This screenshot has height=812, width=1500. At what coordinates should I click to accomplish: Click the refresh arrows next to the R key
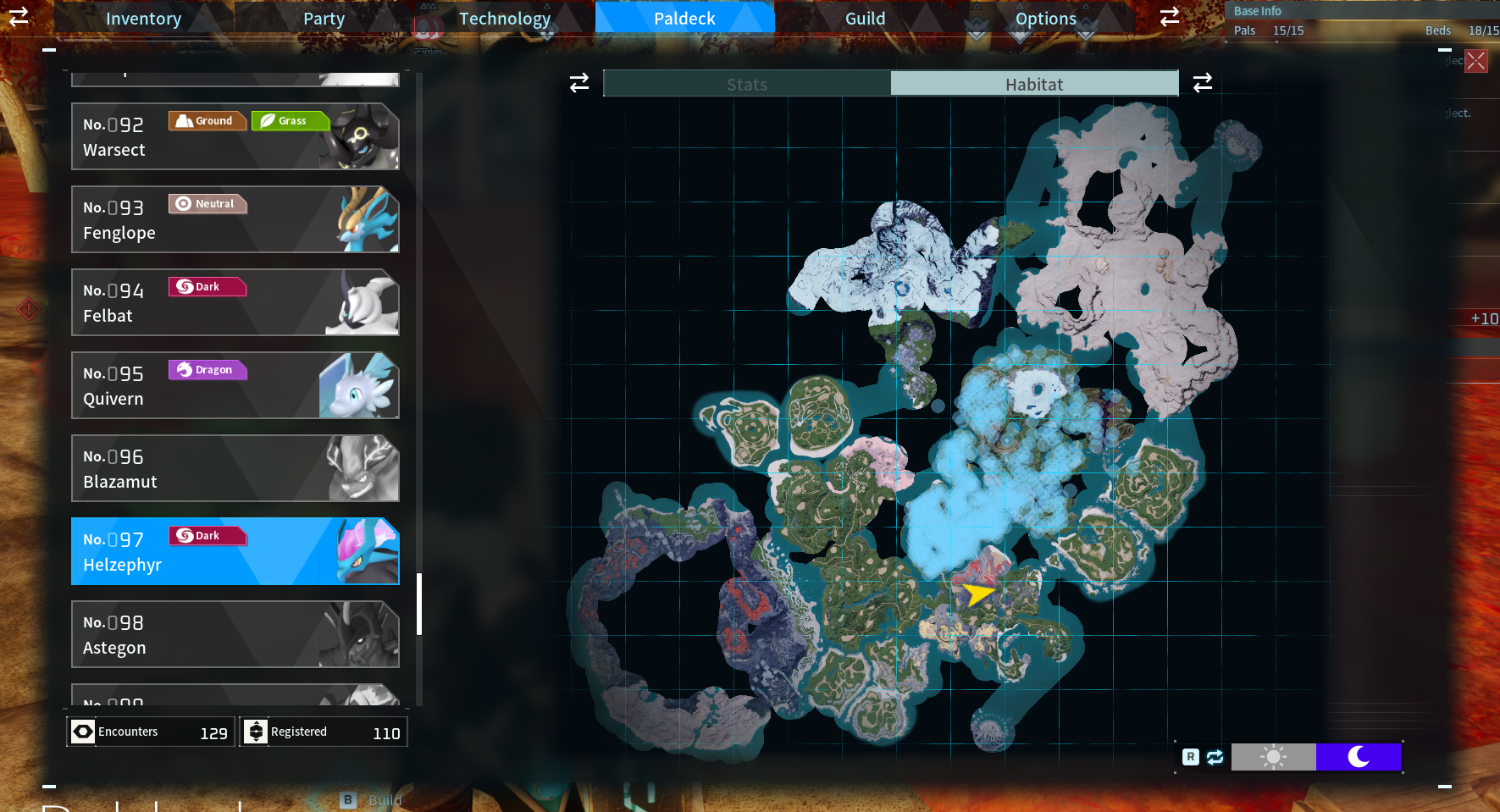click(x=1213, y=756)
